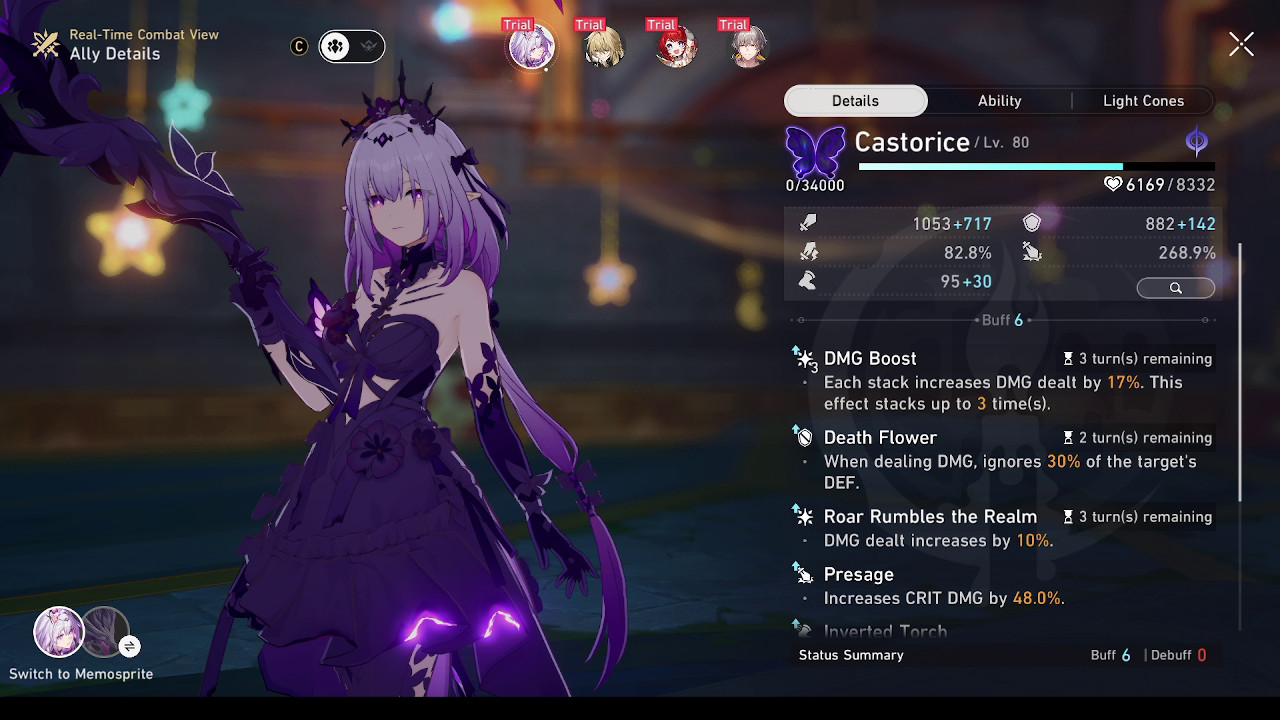This screenshot has width=1280, height=720.
Task: Click the sword ATK stat icon
Action: point(808,223)
